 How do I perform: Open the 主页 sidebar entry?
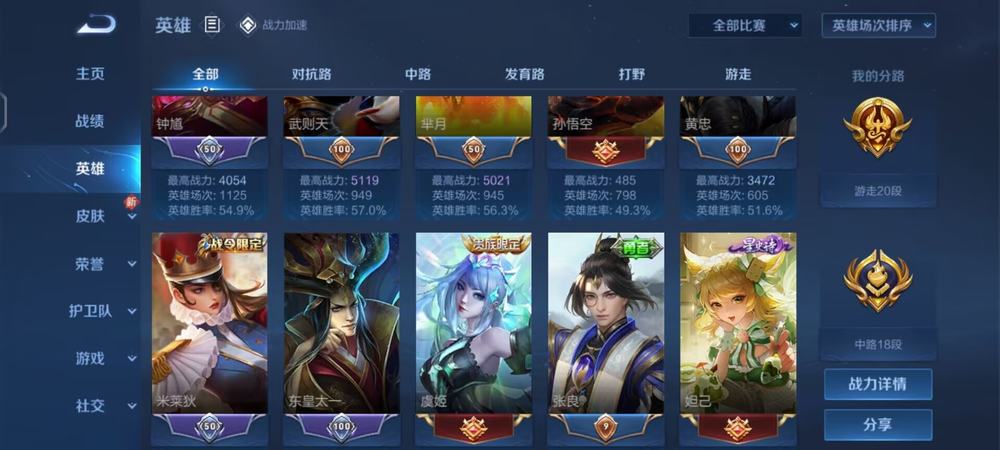click(x=90, y=74)
